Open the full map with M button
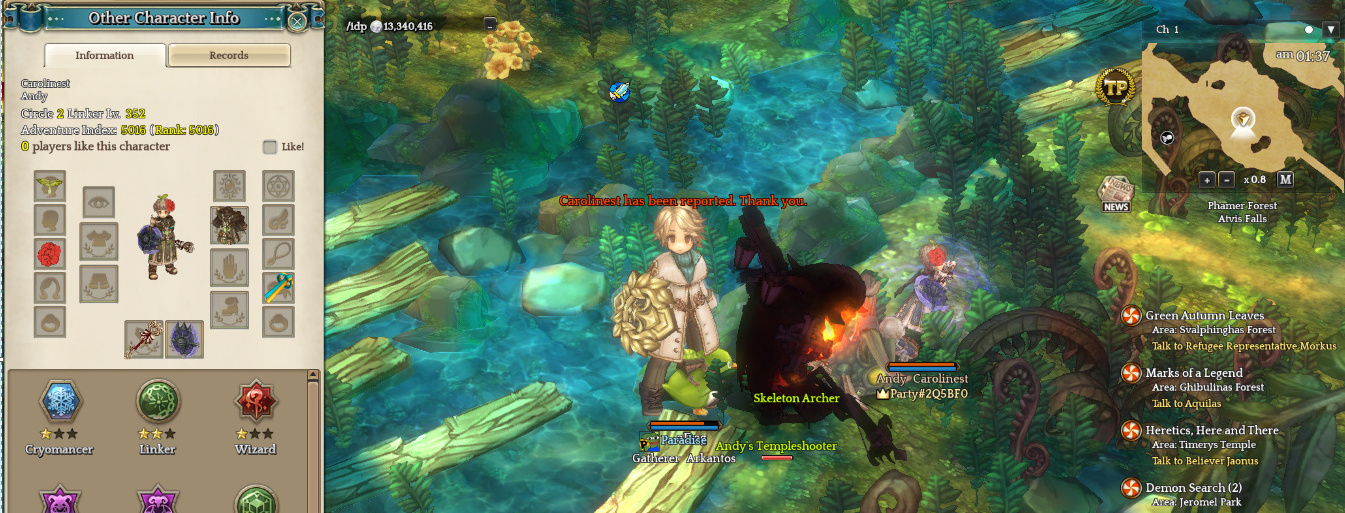Viewport: 1345px width, 513px height. (x=1285, y=180)
